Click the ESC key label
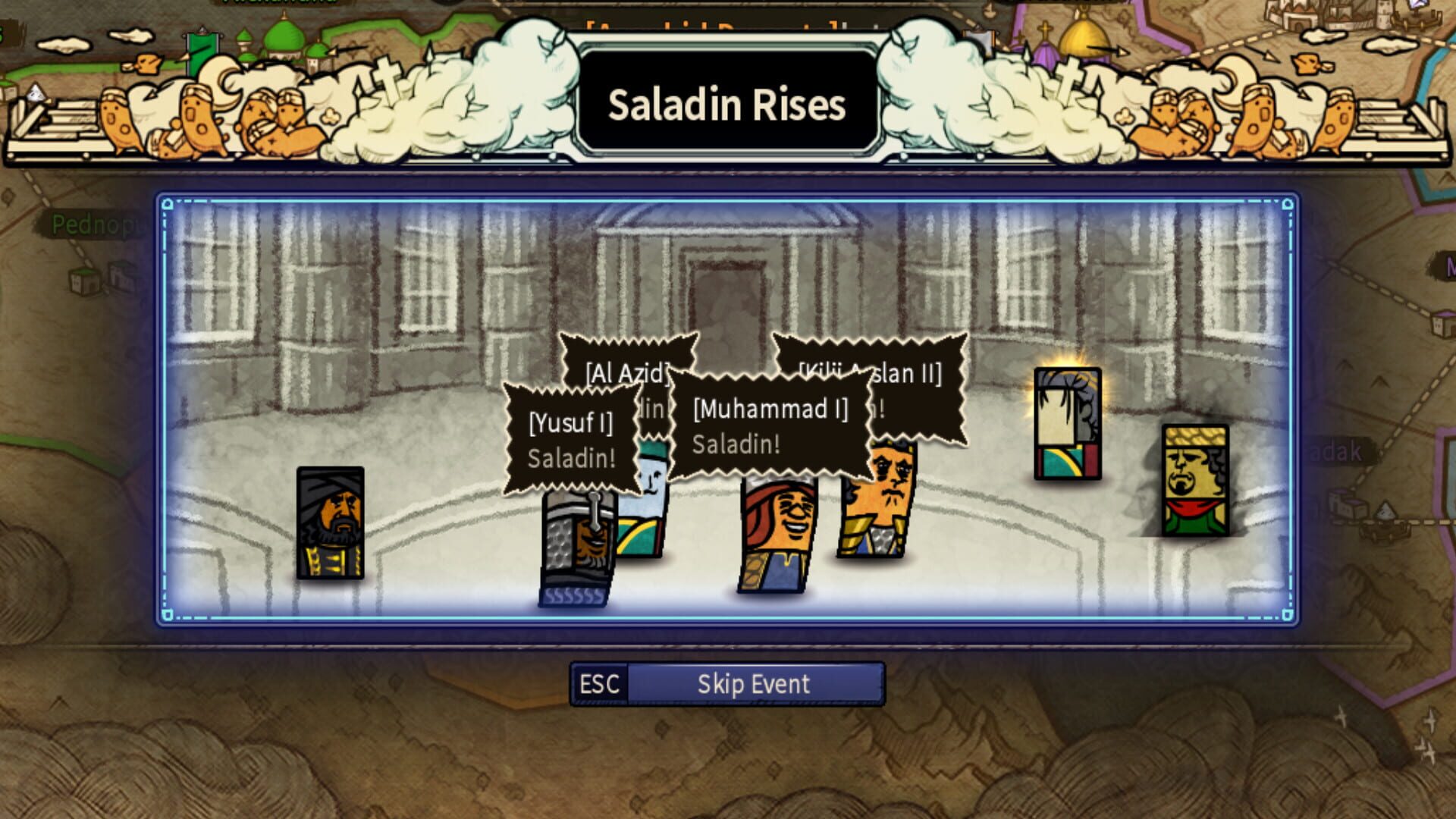The height and width of the screenshot is (819, 1456). pyautogui.click(x=600, y=683)
